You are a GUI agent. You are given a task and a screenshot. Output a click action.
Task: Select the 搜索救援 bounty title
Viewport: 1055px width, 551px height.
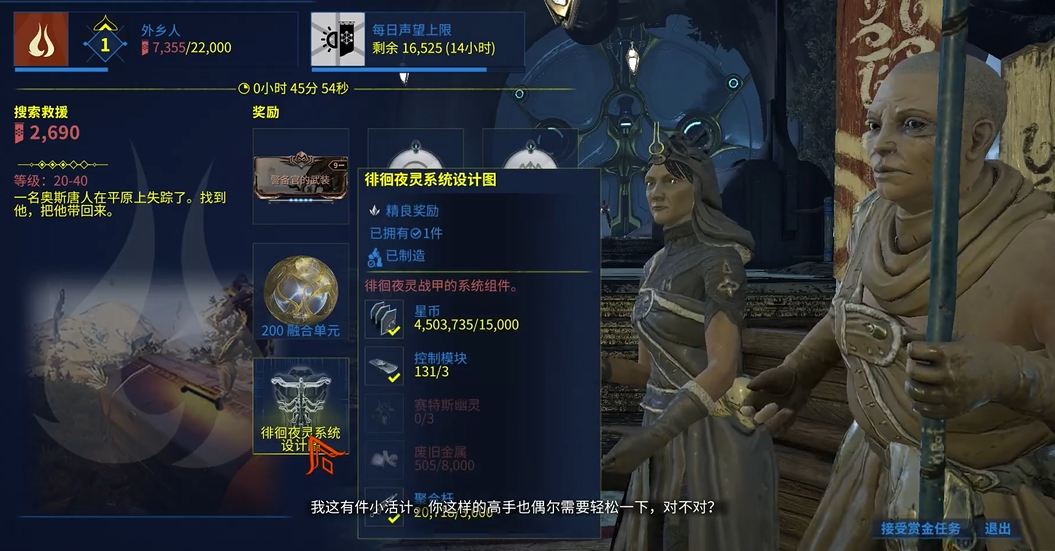(x=41, y=112)
